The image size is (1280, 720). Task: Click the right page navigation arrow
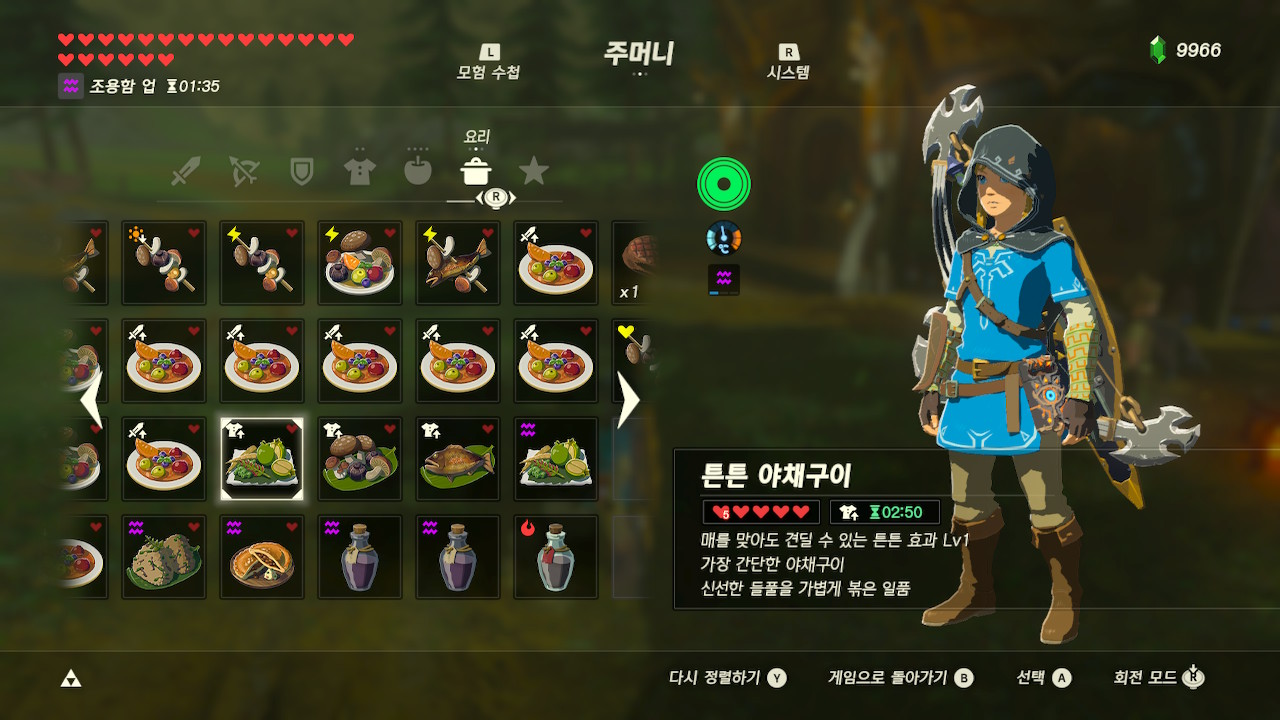click(x=629, y=399)
